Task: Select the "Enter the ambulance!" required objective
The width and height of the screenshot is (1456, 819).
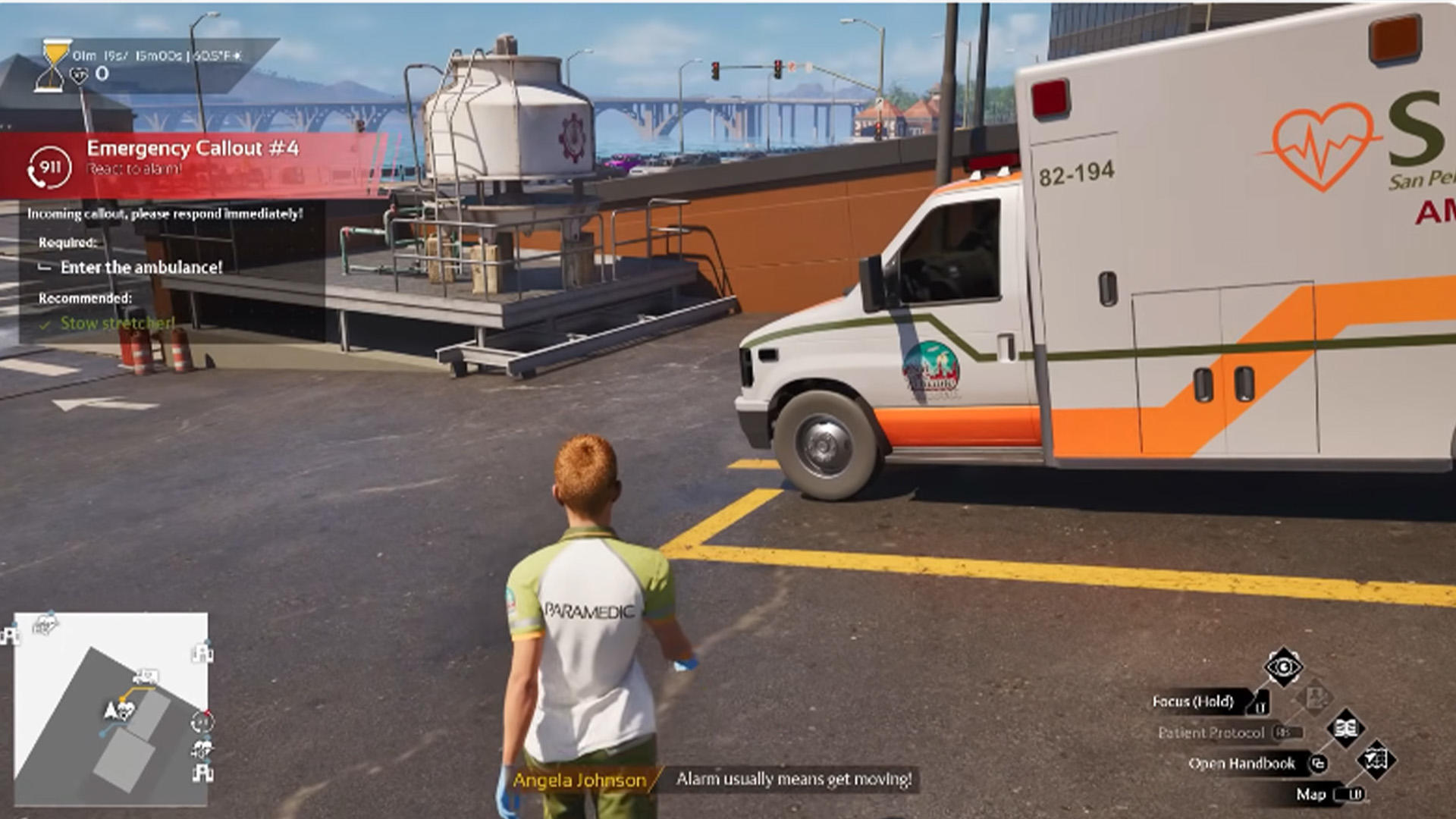Action: coord(141,268)
